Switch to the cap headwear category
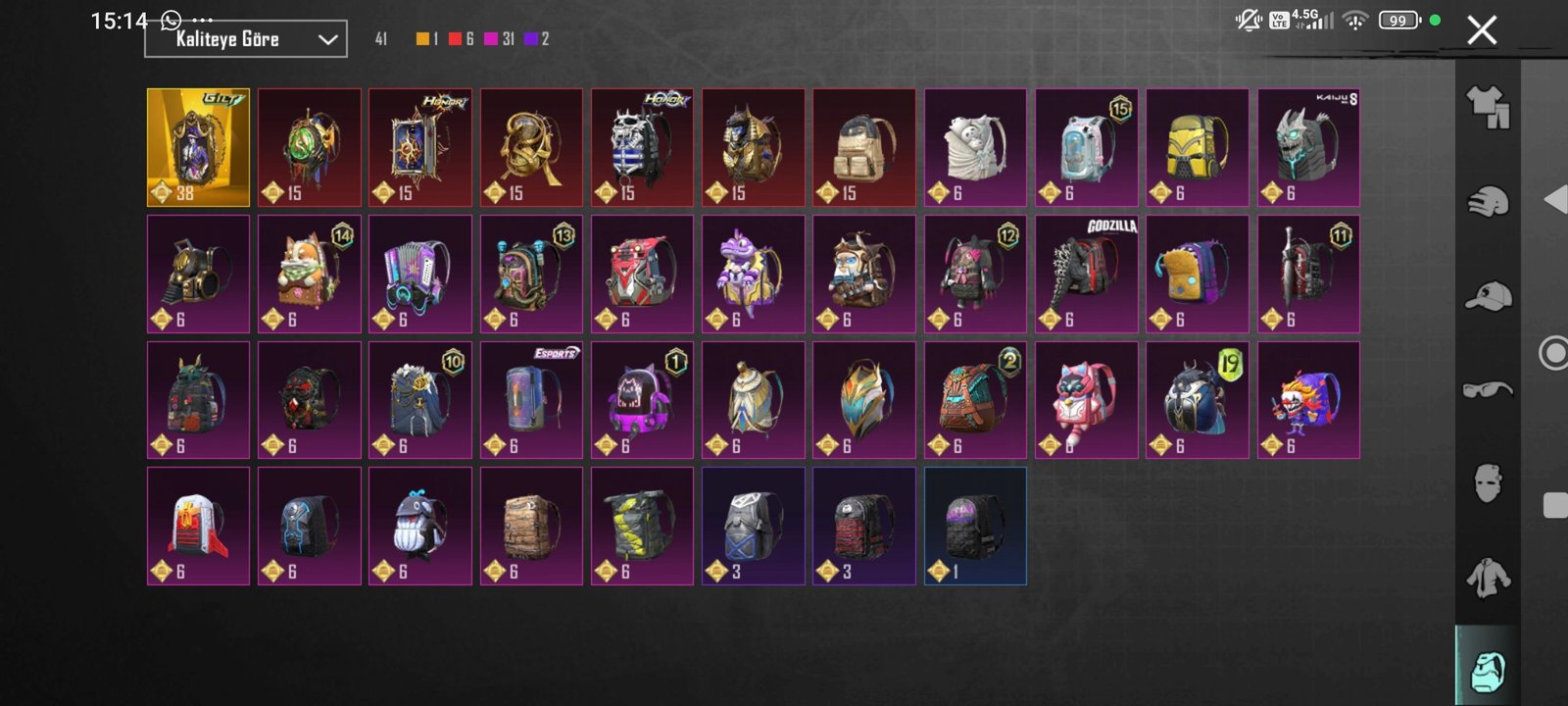Viewport: 1568px width, 706px height. point(1488,295)
